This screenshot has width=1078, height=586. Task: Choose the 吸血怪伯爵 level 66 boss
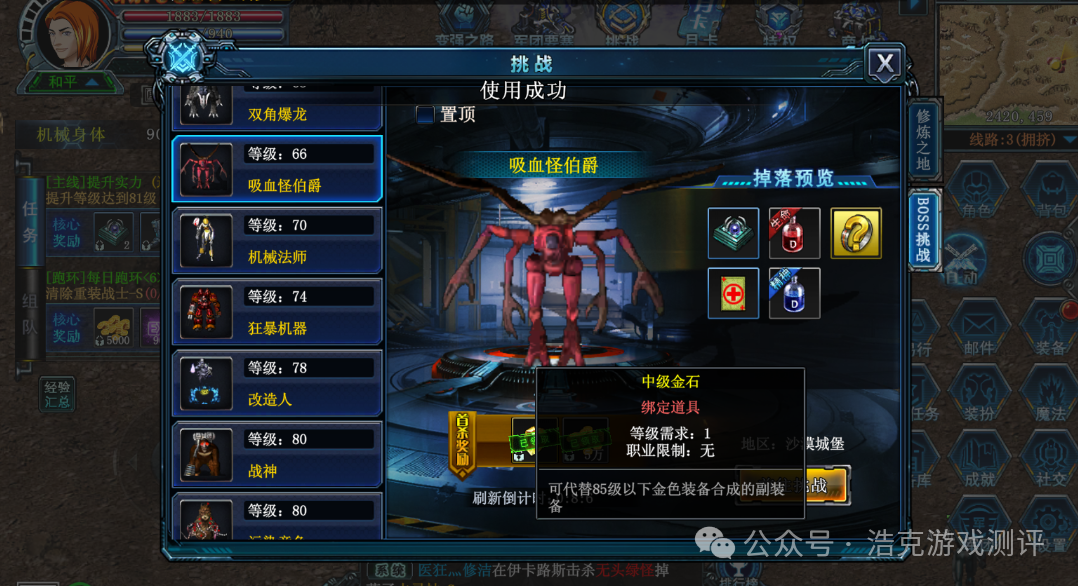point(277,169)
